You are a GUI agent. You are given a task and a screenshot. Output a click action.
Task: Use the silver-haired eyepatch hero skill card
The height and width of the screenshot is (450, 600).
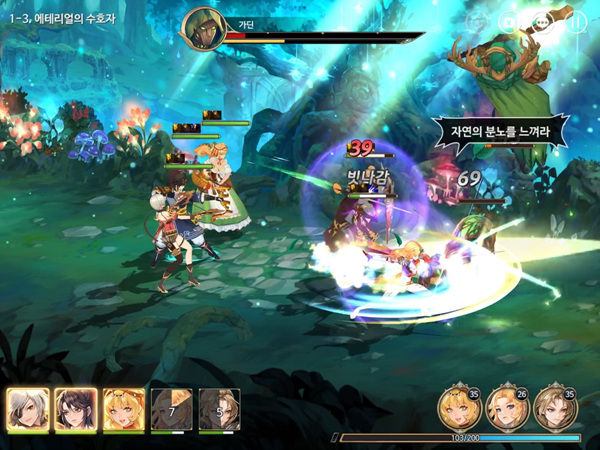27,408
